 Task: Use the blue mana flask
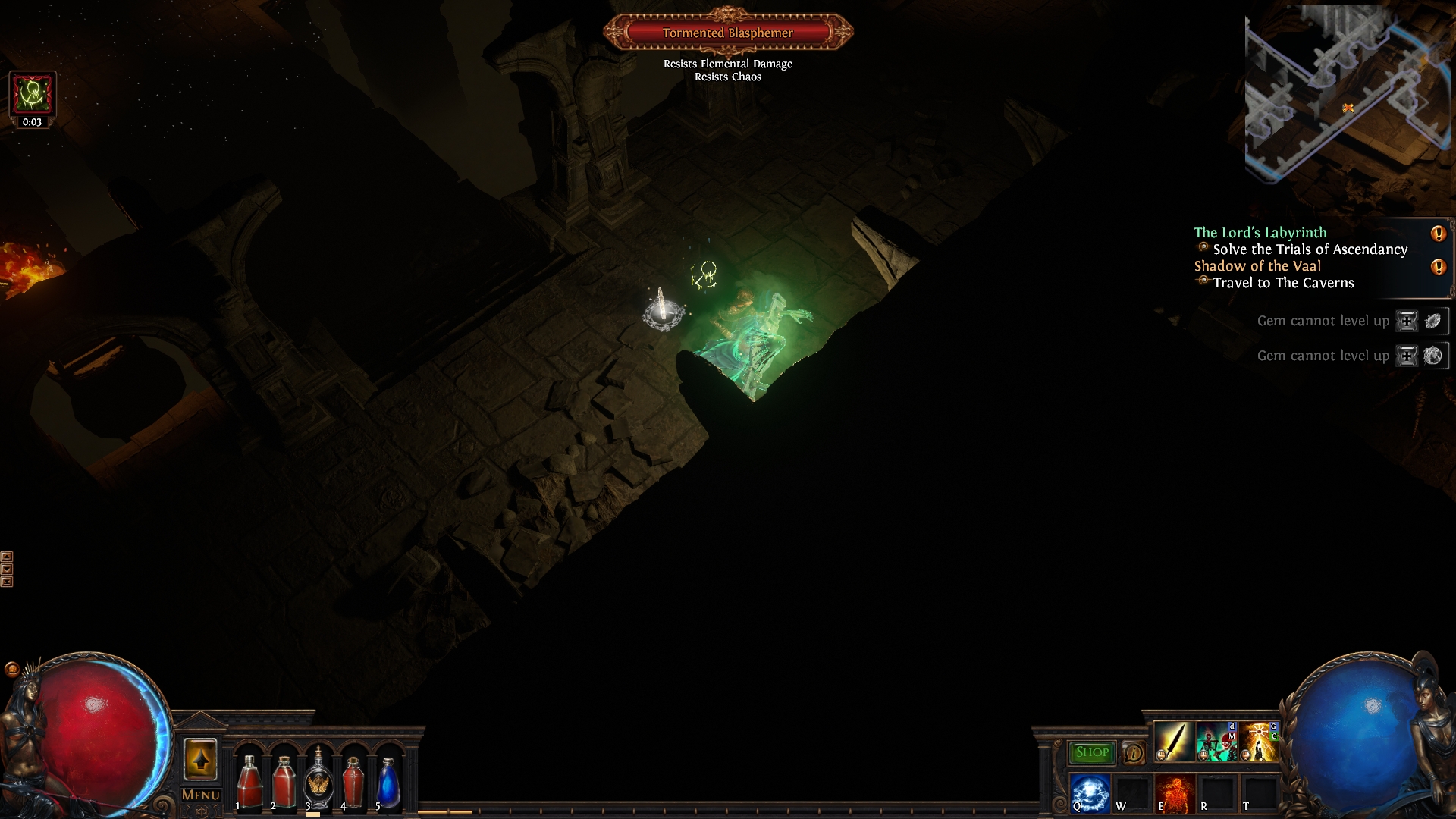(x=388, y=783)
